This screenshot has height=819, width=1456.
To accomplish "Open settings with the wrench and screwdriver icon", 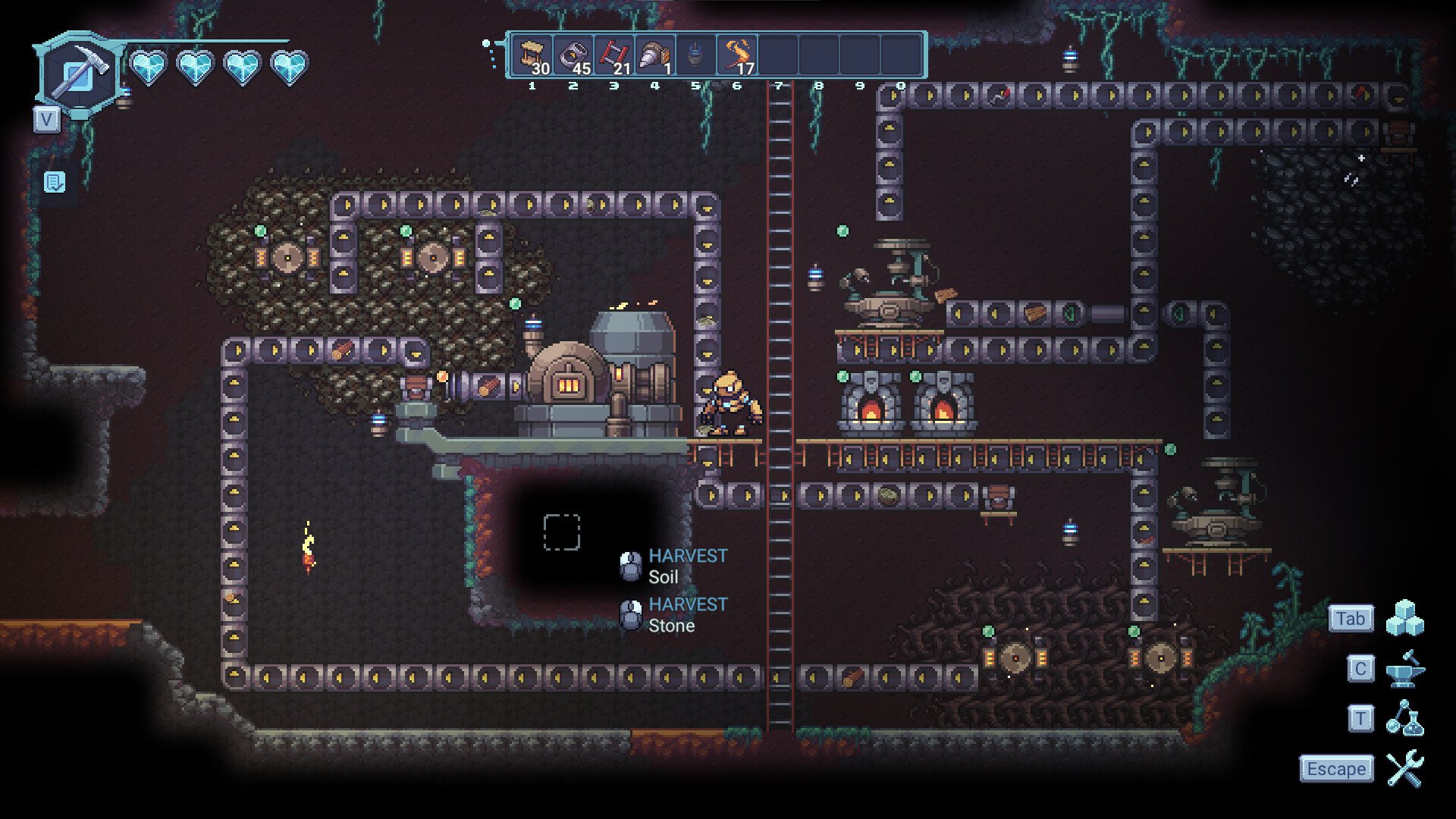I will [1404, 769].
